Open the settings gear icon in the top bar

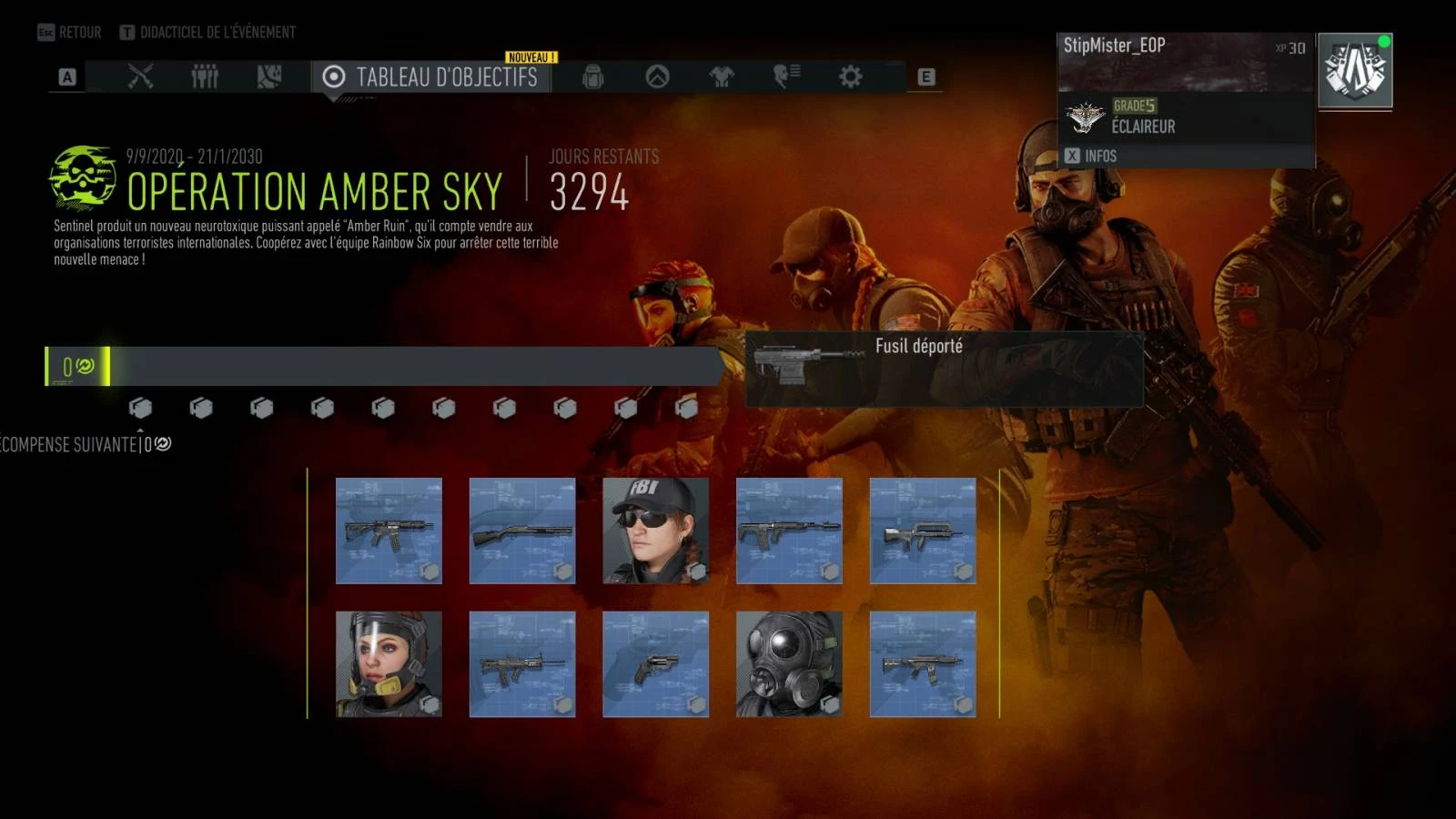pyautogui.click(x=851, y=76)
